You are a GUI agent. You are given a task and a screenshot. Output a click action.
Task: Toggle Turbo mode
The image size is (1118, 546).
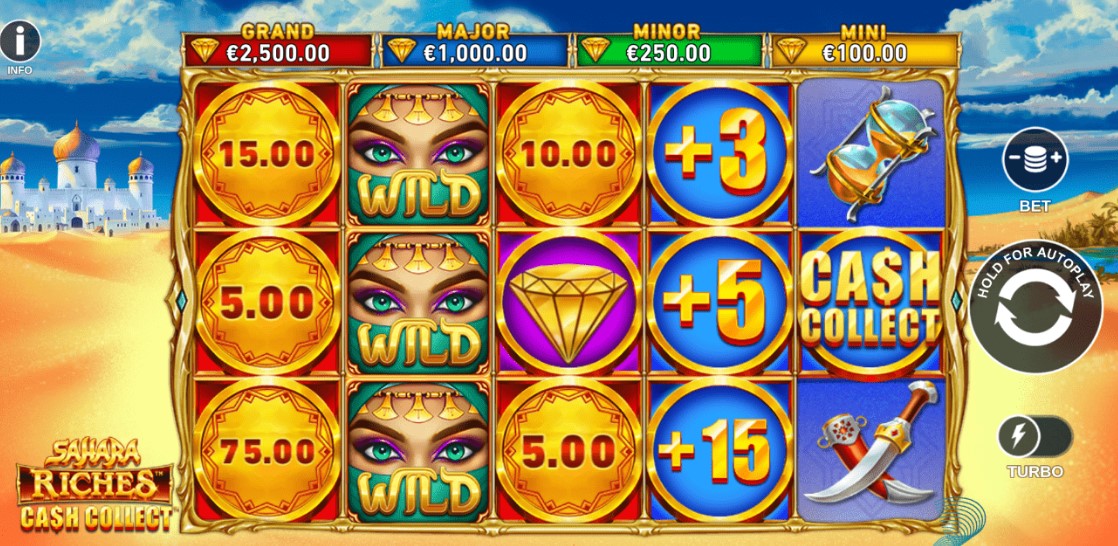coord(1035,438)
